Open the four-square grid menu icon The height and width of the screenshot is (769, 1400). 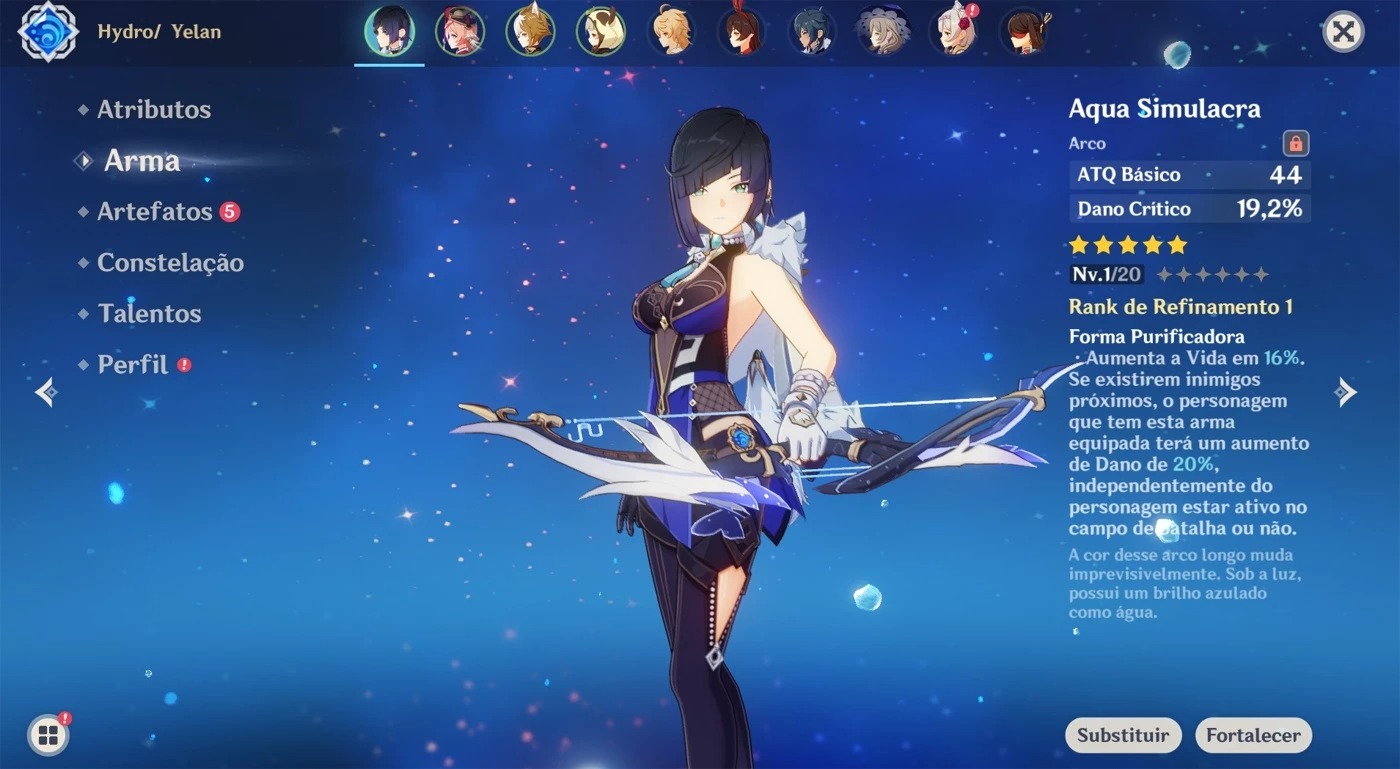(x=47, y=736)
